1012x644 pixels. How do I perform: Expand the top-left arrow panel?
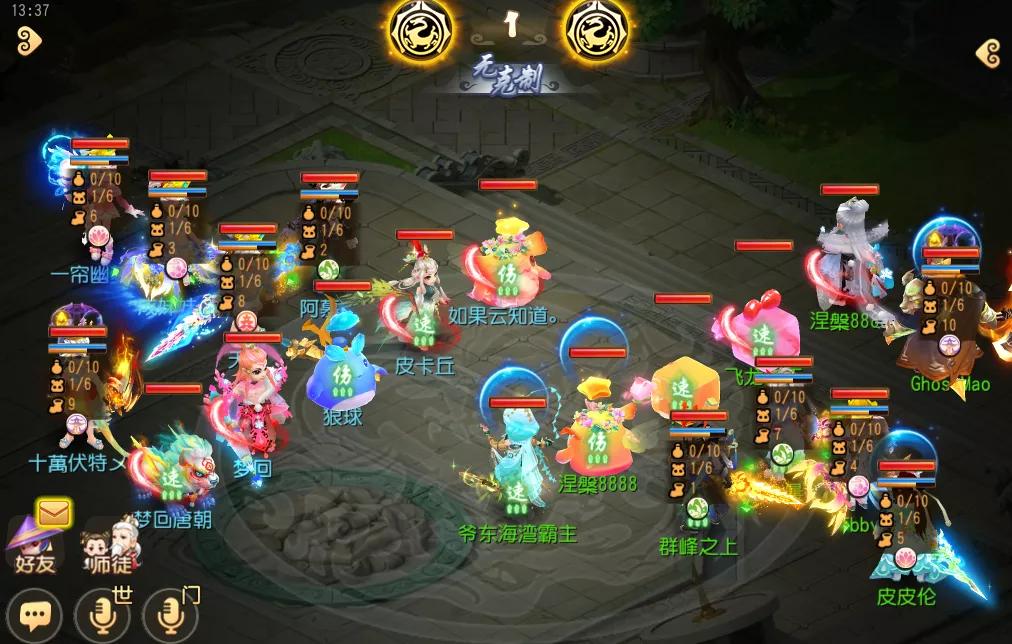[x=29, y=41]
